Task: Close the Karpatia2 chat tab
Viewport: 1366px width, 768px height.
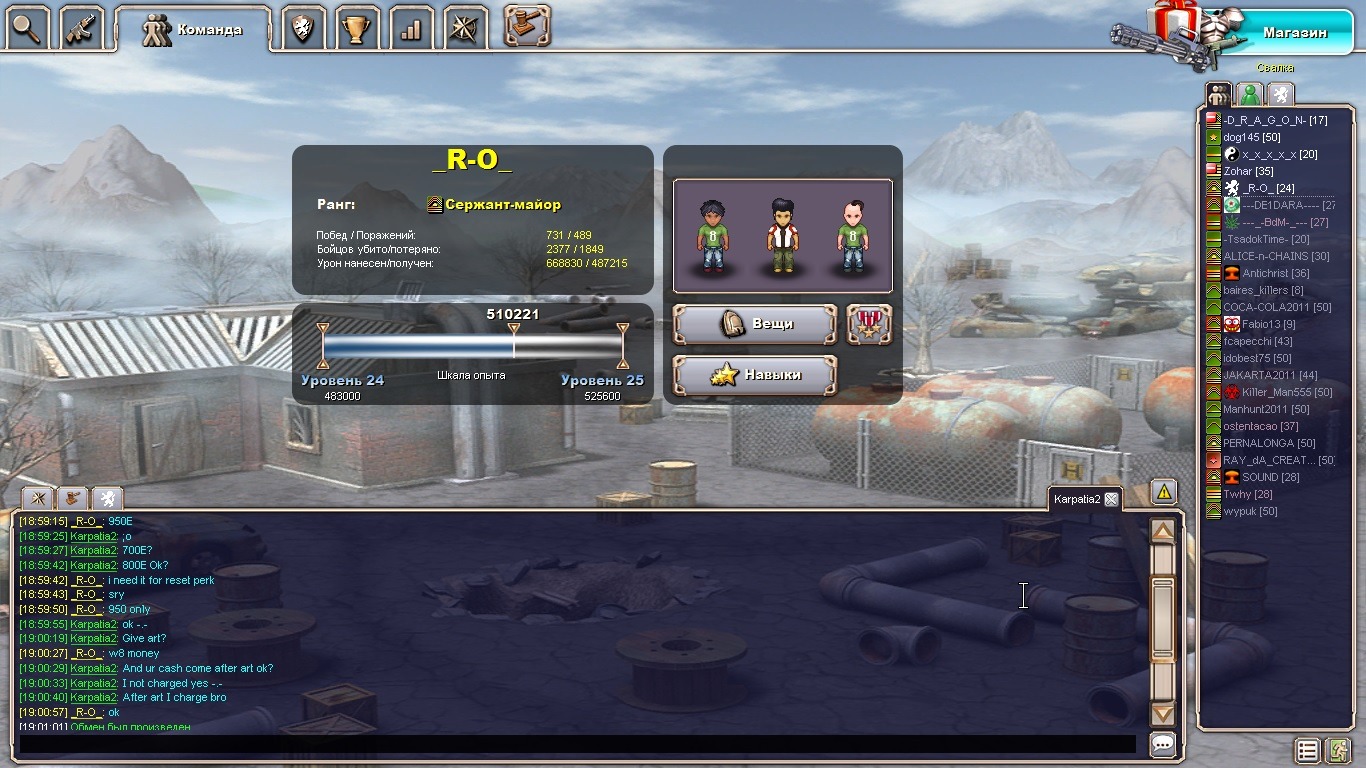Action: coord(1111,499)
